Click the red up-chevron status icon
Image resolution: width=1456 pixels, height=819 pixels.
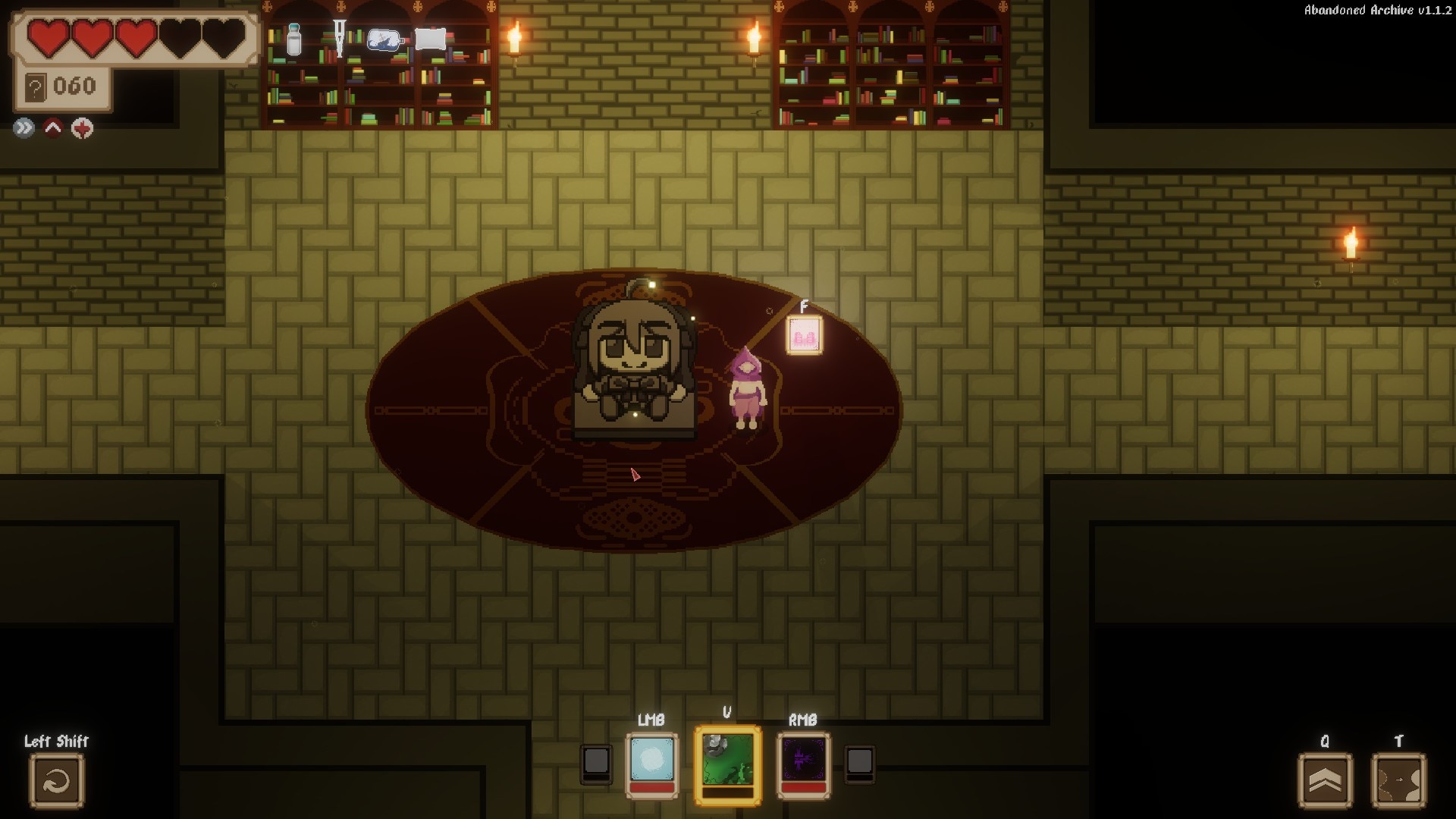53,128
